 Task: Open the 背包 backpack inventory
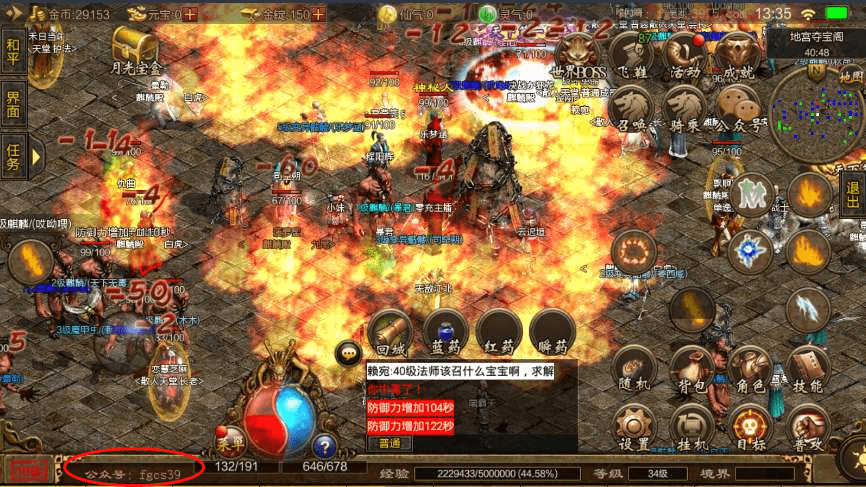(x=691, y=370)
